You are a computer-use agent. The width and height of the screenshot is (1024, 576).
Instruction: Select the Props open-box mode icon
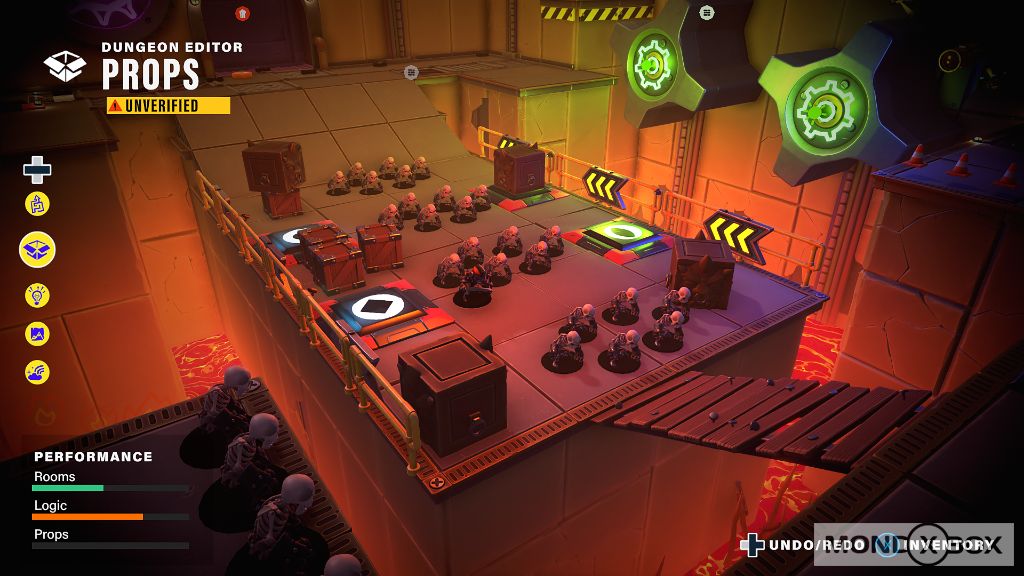coord(37,249)
